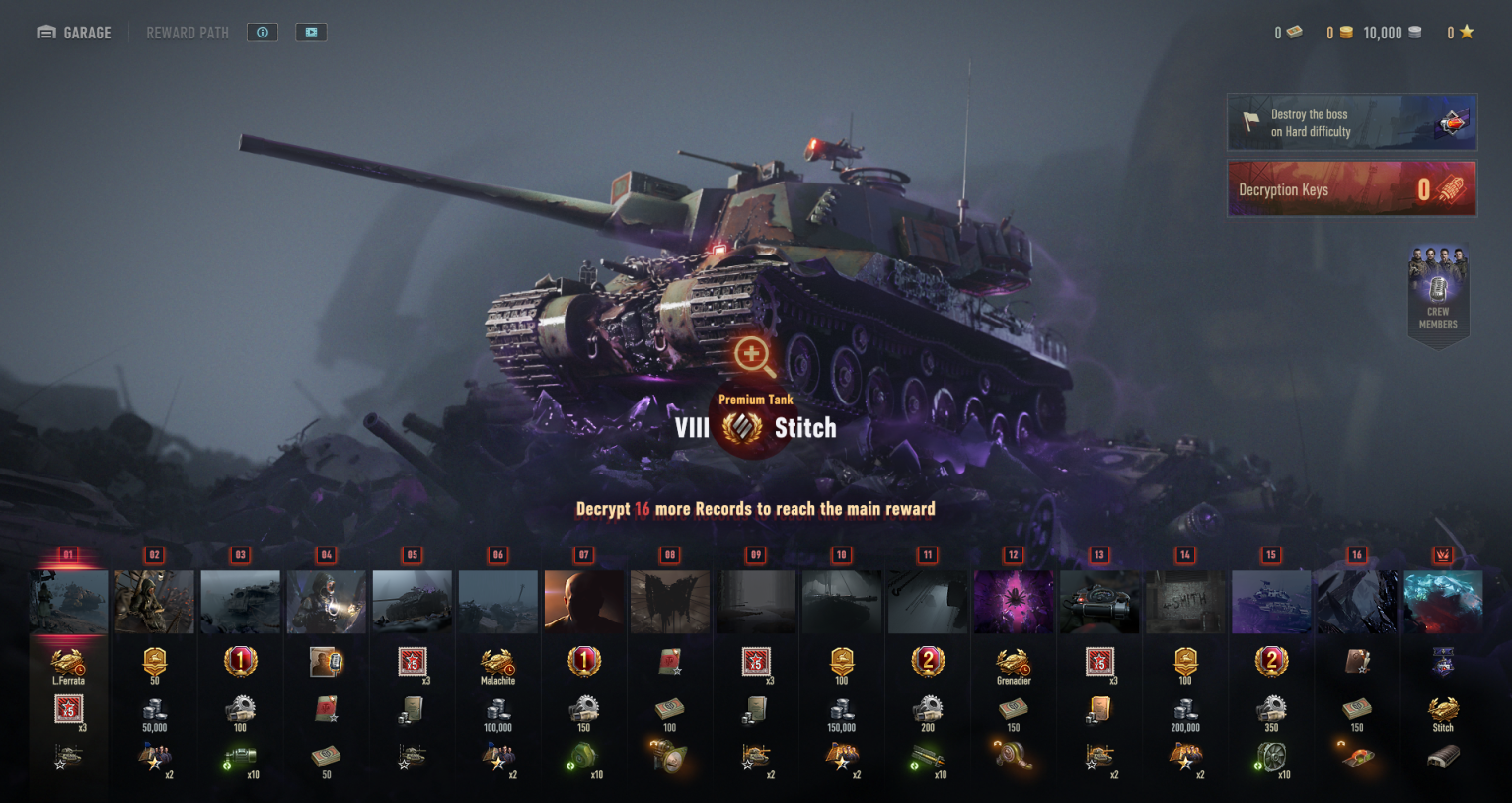The width and height of the screenshot is (1512, 803).
Task: Click the Stitch tank reward icon
Action: pos(1443,709)
